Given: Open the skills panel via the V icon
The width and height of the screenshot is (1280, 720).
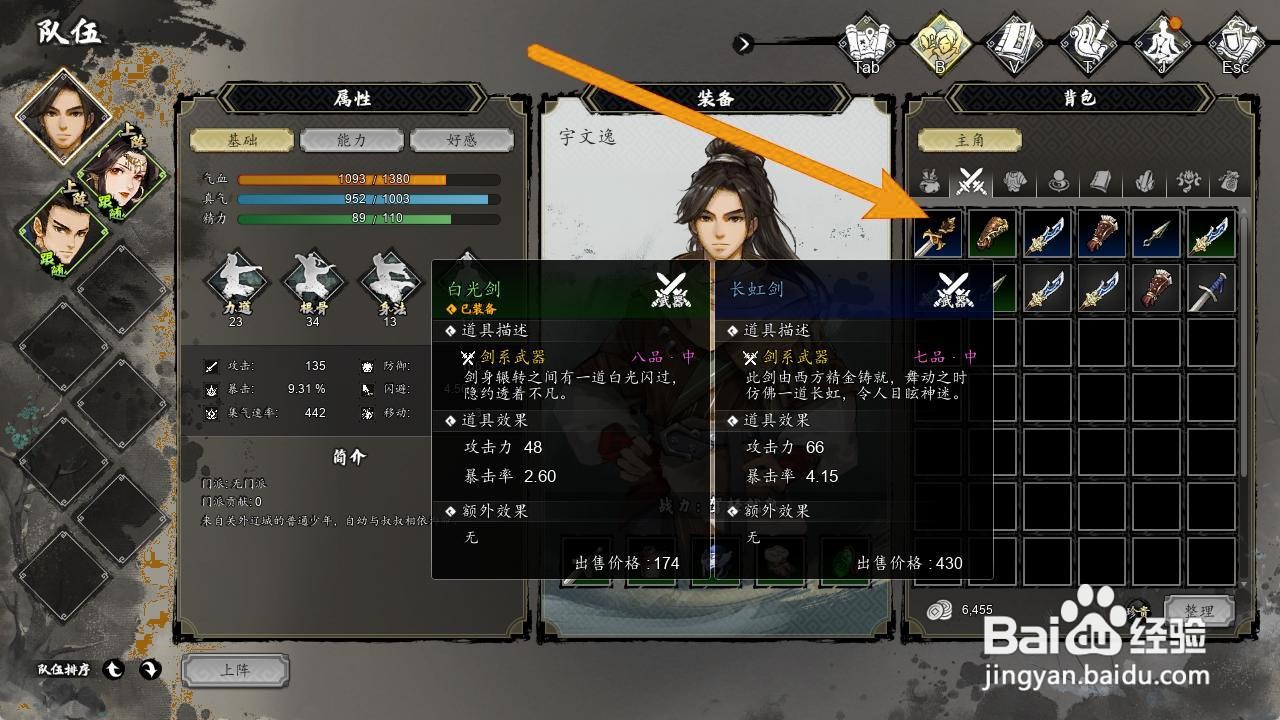Looking at the screenshot, I should [x=1014, y=42].
